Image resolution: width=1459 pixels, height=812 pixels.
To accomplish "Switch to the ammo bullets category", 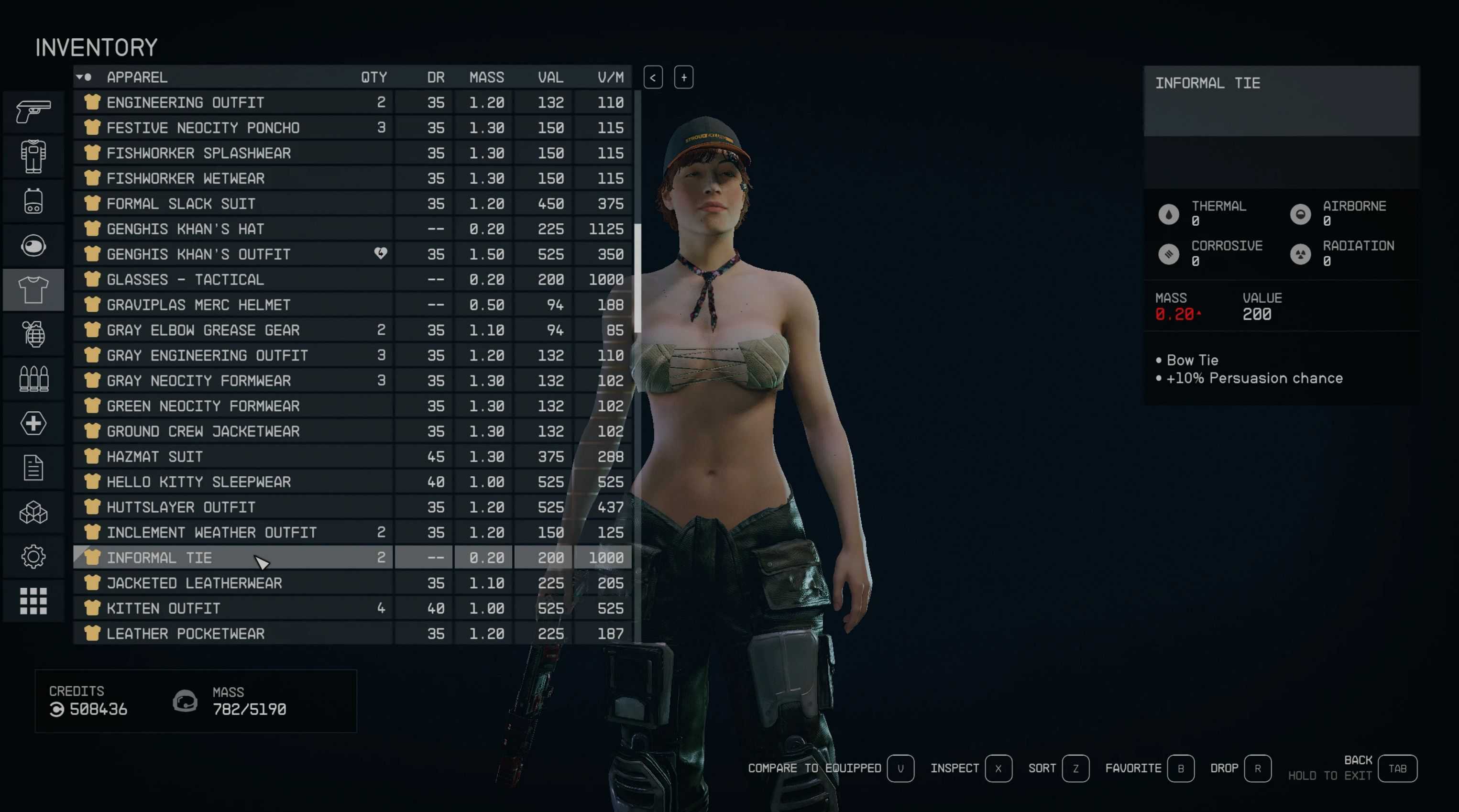I will [33, 379].
